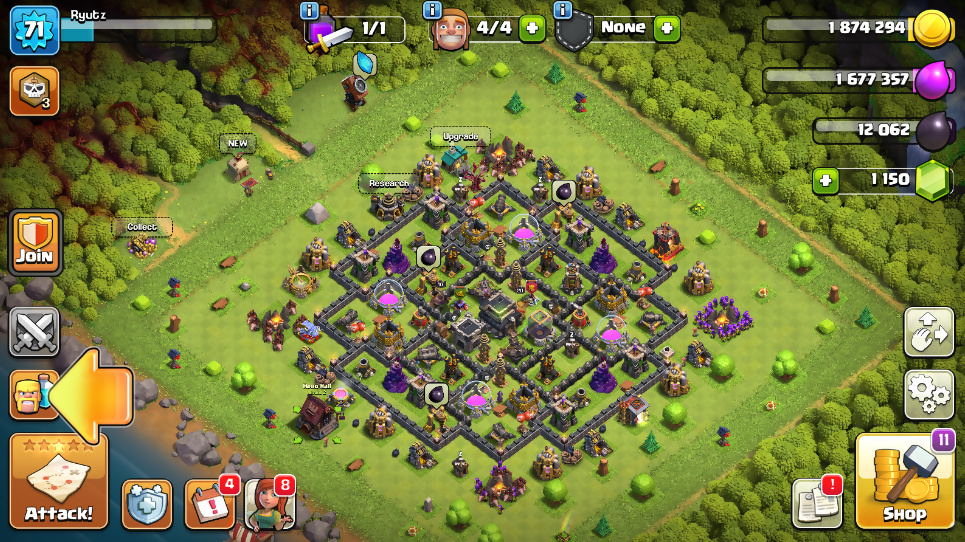Tap the Research label above the laboratory

(x=388, y=183)
